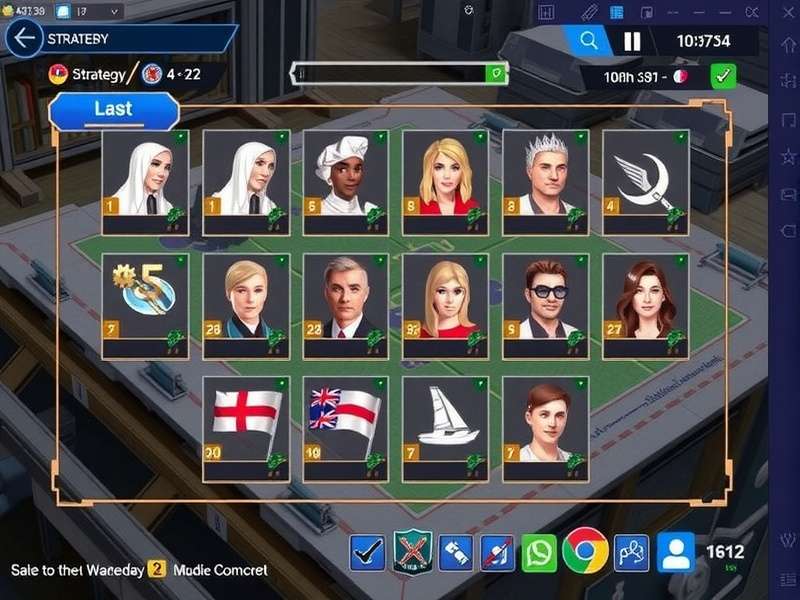Viewport: 800px width, 600px height.
Task: Confirm with the green checkmark button
Action: click(x=723, y=76)
